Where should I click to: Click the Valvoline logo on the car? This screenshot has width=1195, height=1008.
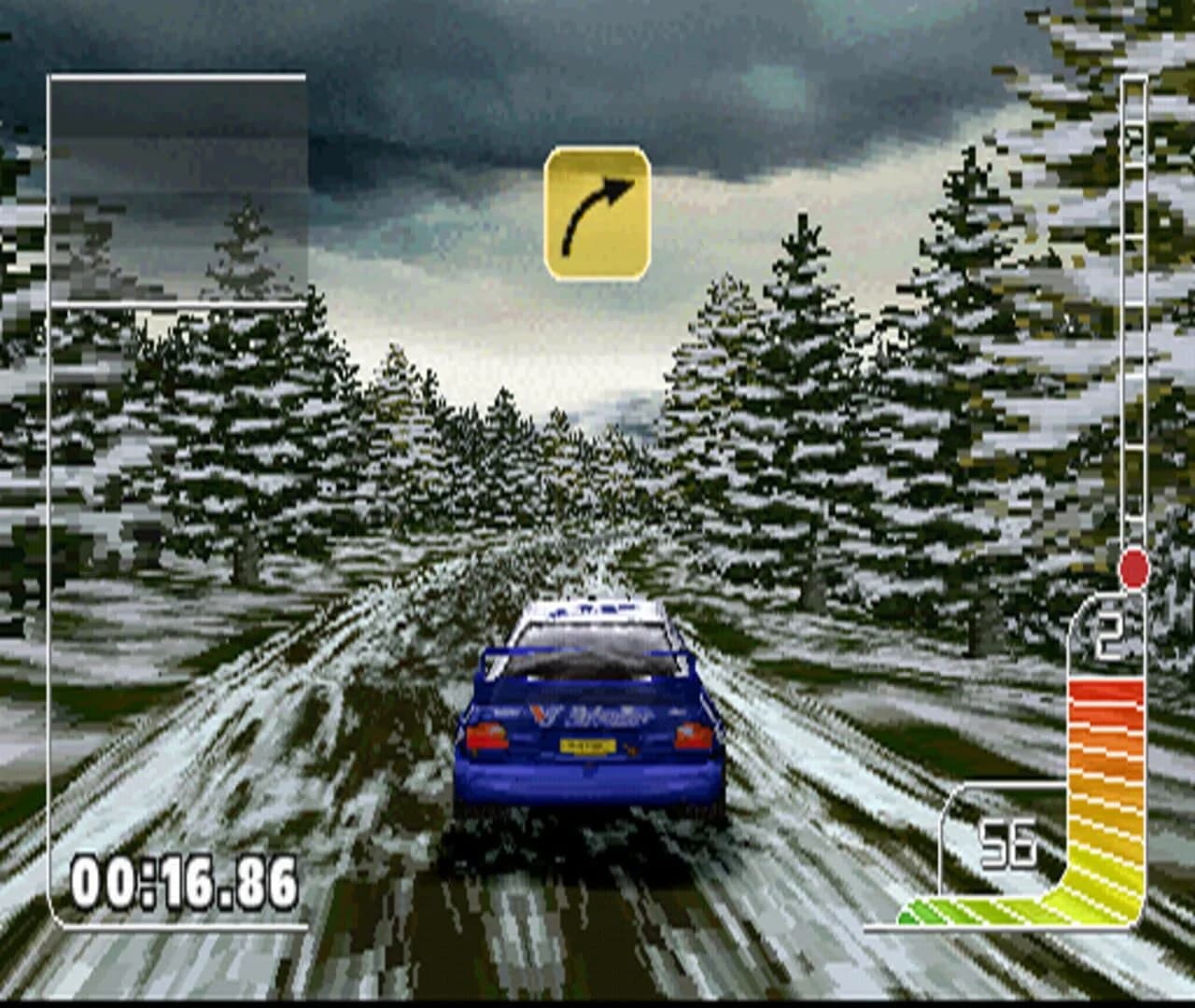[595, 715]
